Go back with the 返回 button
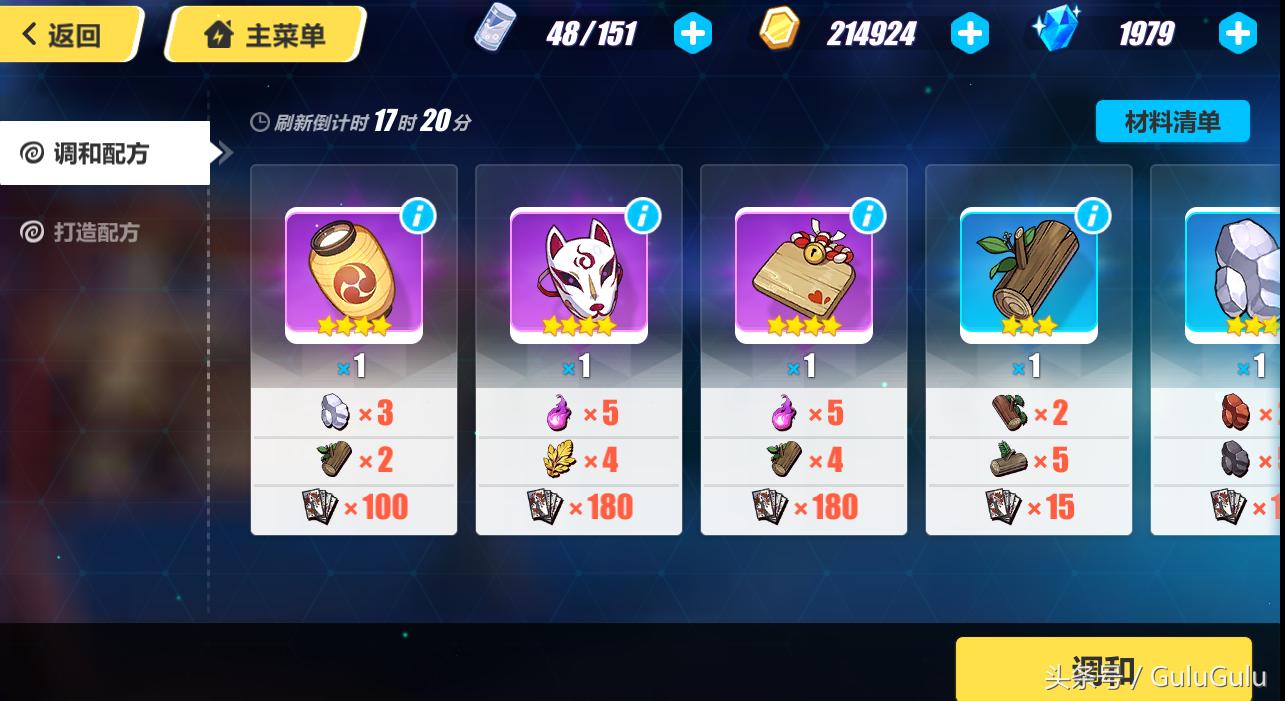 click(65, 35)
